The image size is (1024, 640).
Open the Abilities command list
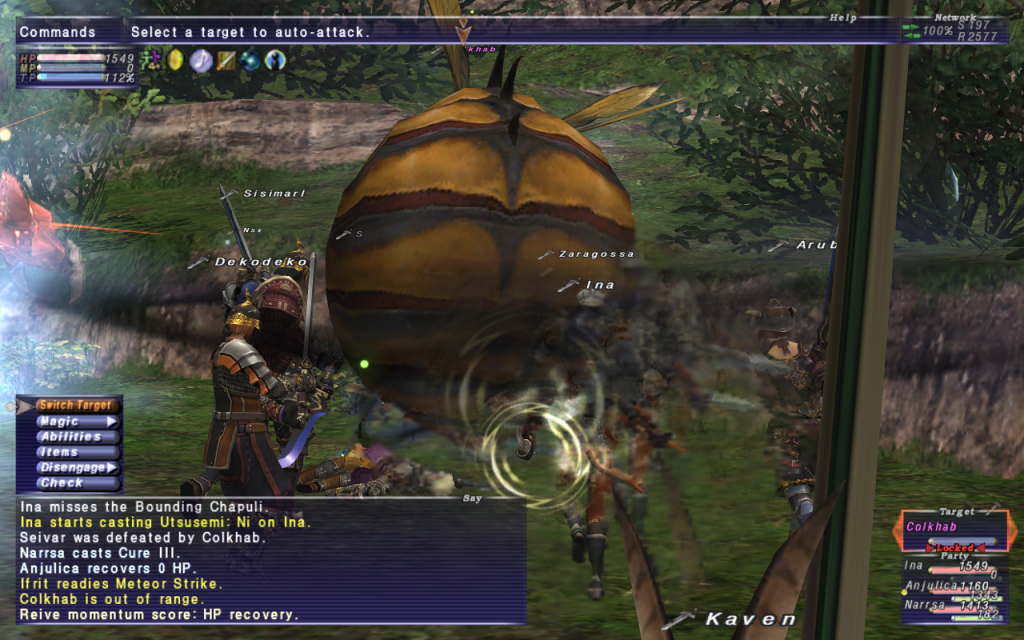tap(70, 437)
